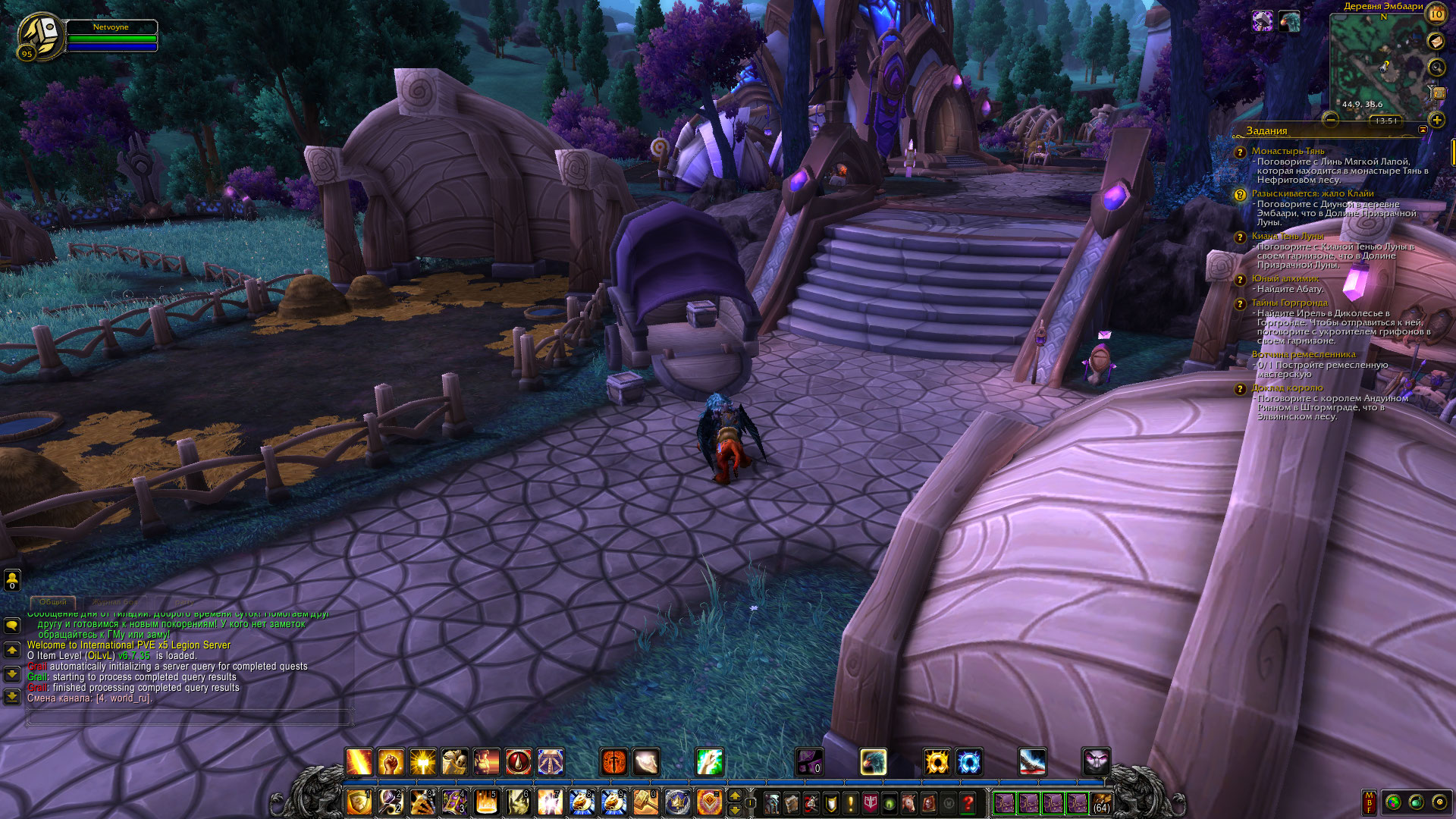This screenshot has width=1456, height=819.
Task: Open the calendar button showing 10
Action: [1436, 14]
